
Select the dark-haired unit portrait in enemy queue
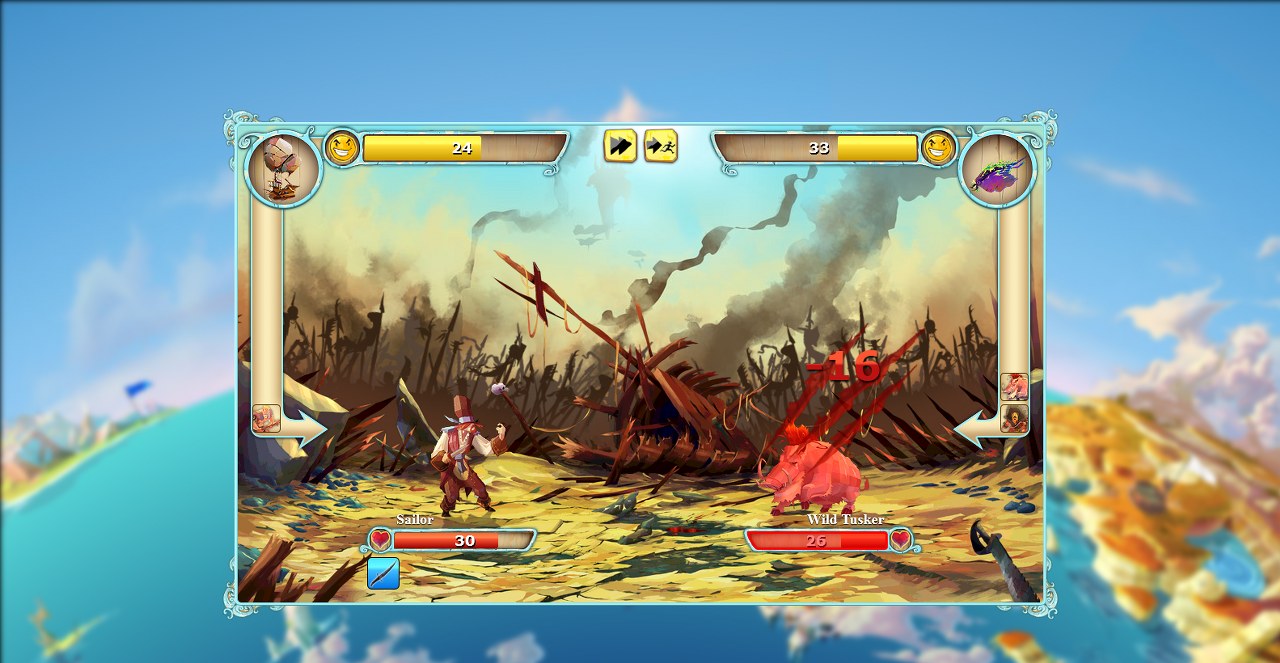(1014, 418)
